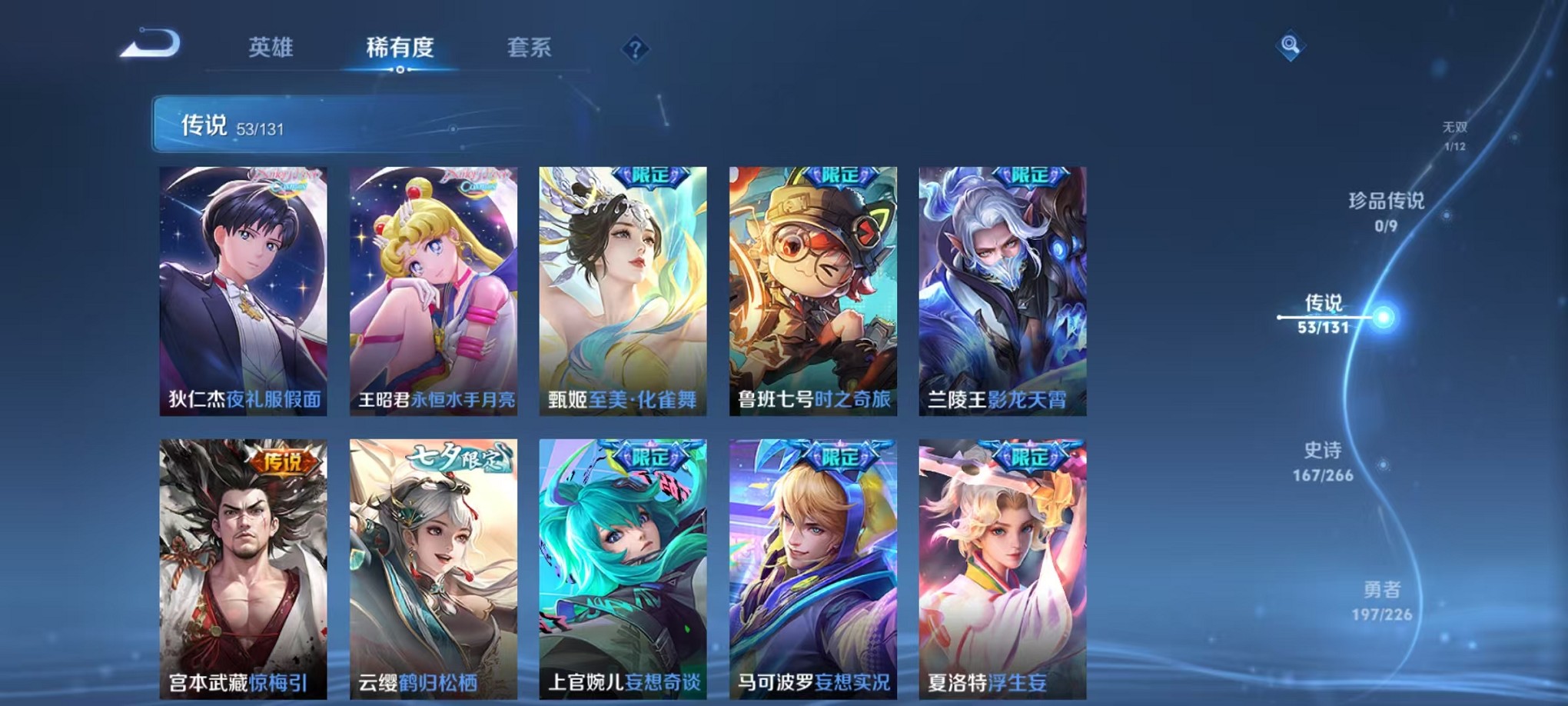The image size is (1568, 706).
Task: Click the help question mark icon
Action: (633, 49)
